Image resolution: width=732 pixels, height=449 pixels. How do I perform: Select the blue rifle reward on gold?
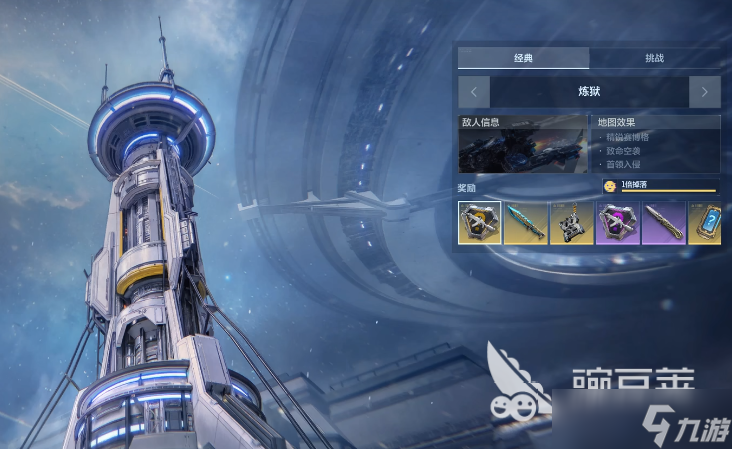click(x=526, y=223)
